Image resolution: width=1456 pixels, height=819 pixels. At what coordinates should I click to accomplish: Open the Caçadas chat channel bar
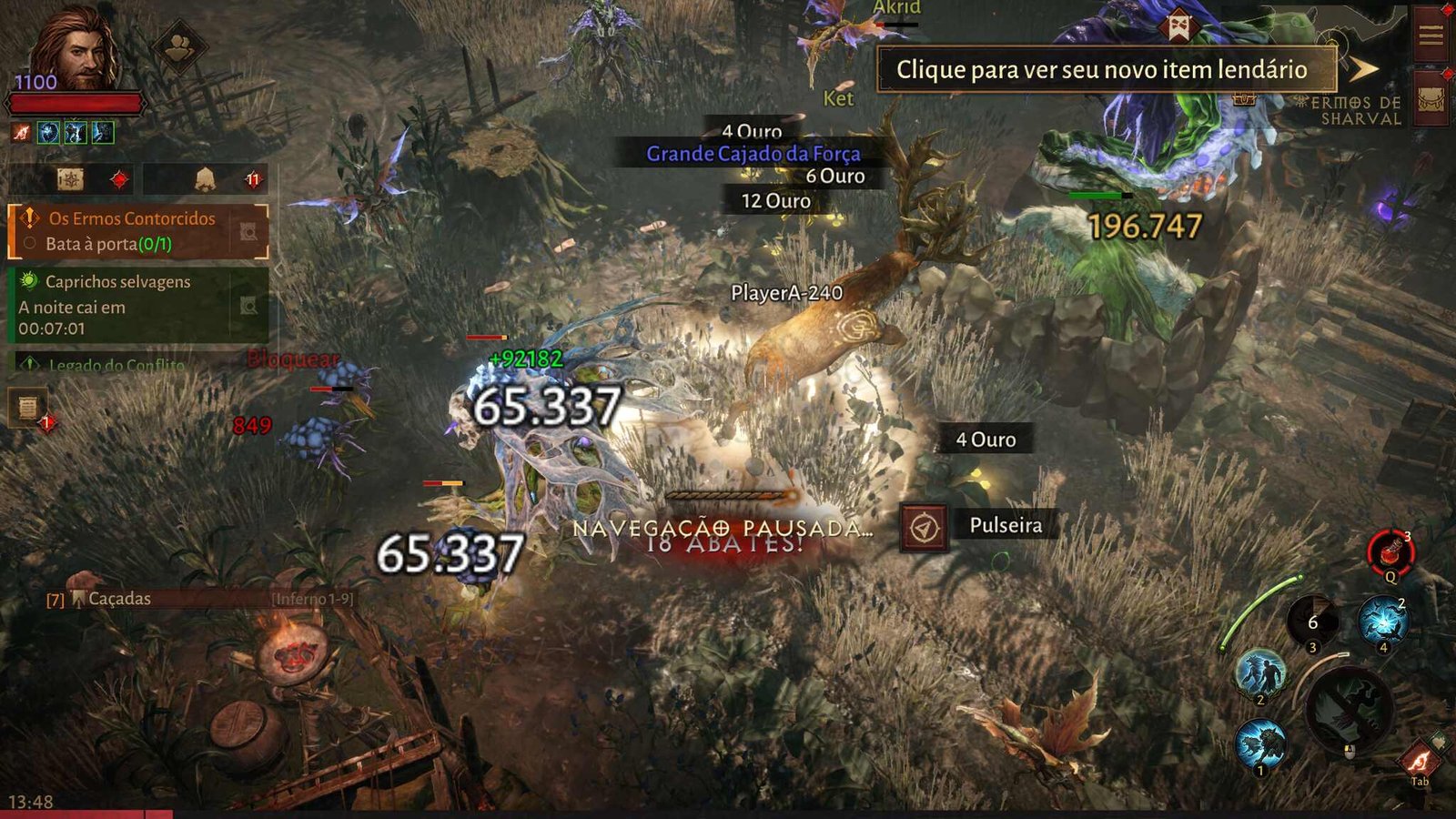click(200, 599)
